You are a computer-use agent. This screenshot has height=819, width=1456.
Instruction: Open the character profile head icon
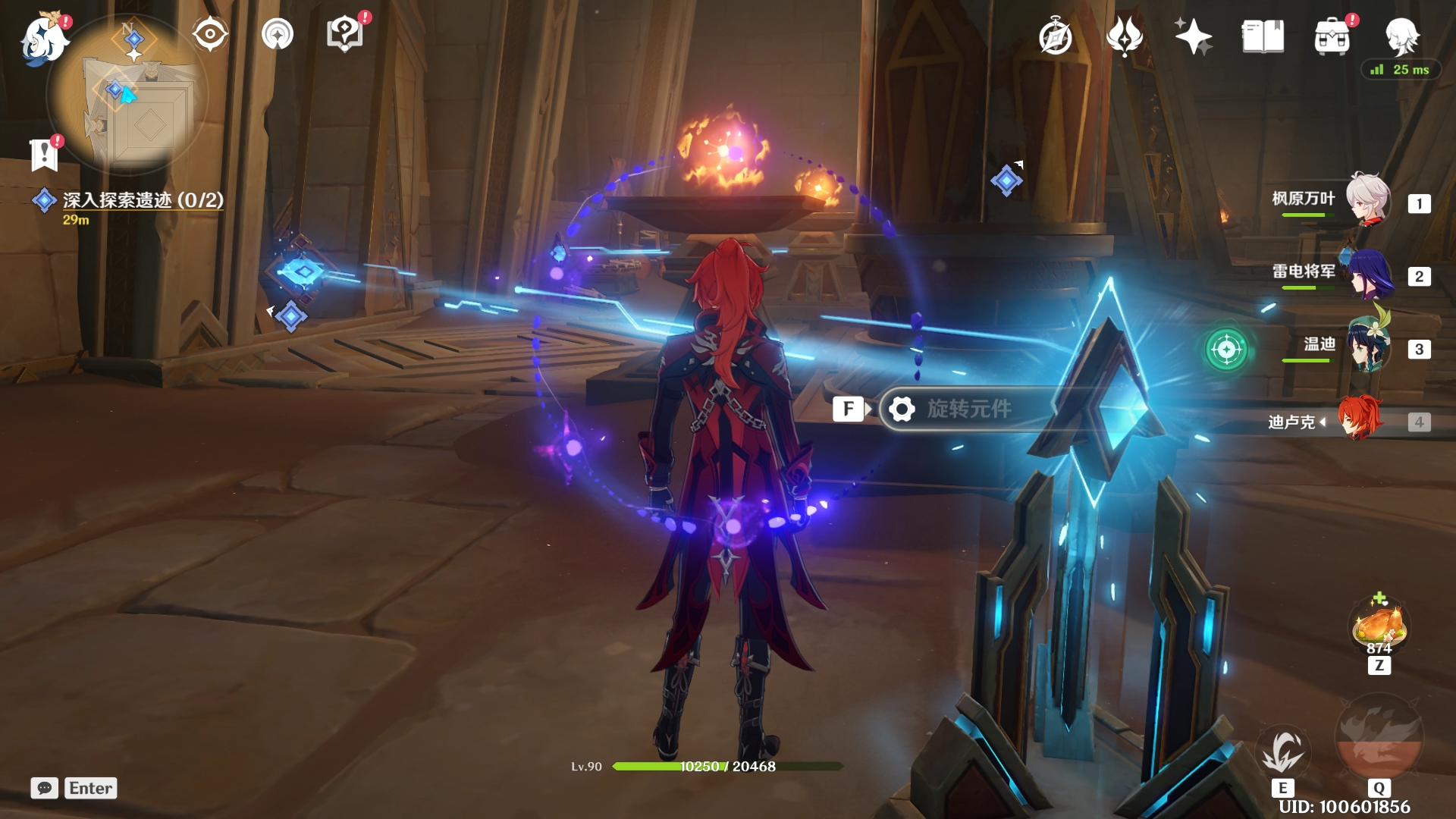pos(1401,35)
